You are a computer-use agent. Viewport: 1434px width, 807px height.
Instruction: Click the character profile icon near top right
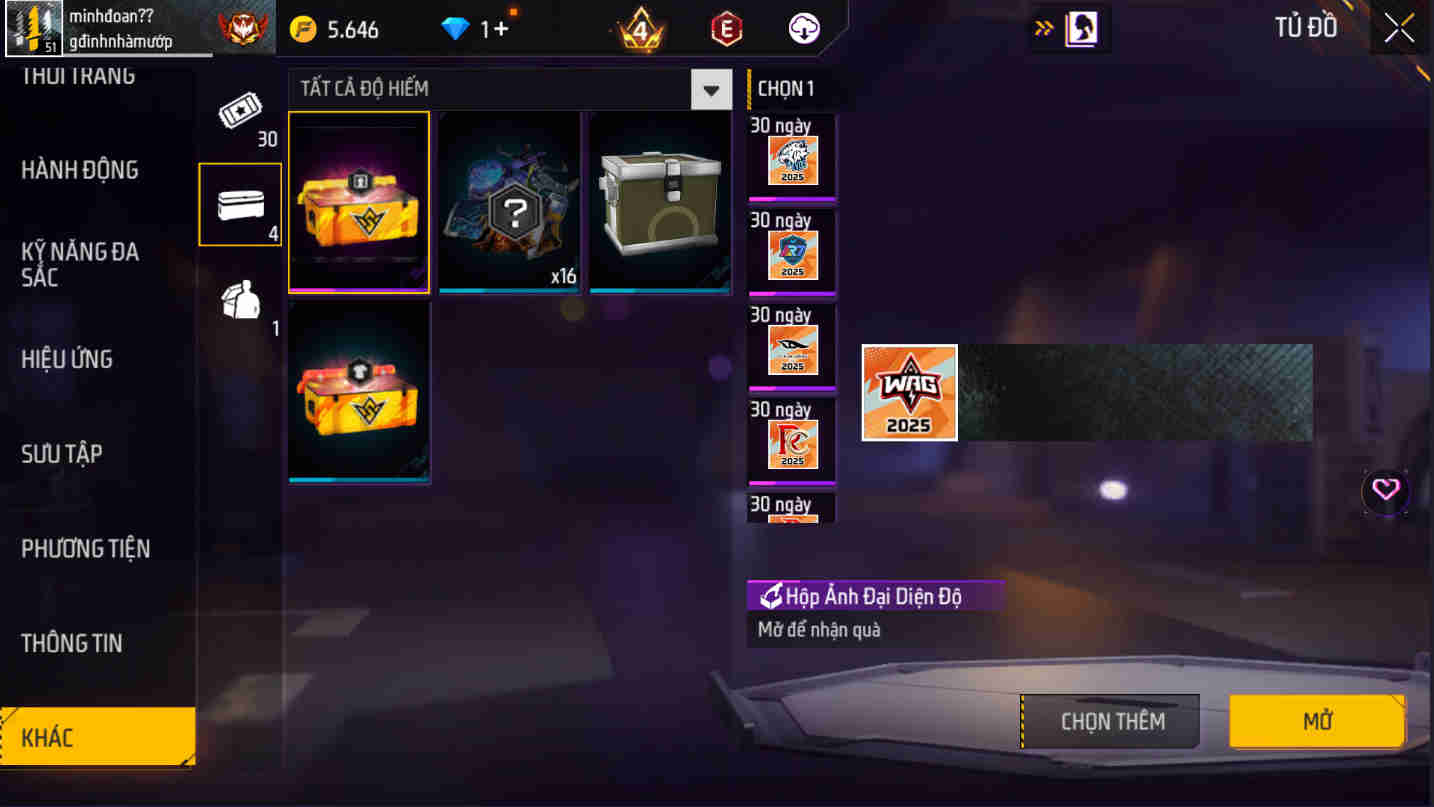1068,28
